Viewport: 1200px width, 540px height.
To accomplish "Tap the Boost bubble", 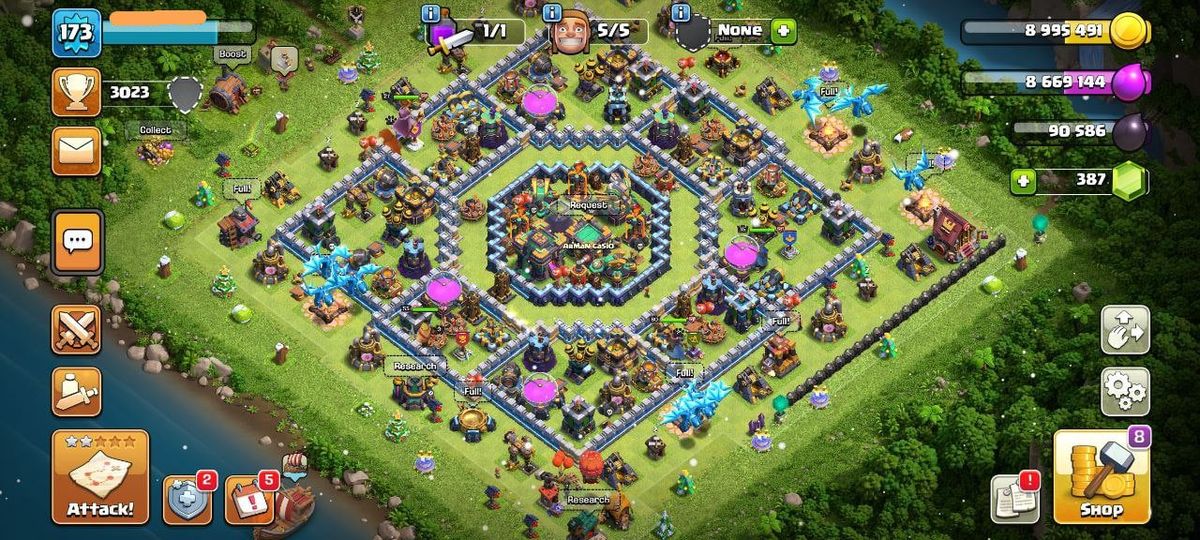I will tap(231, 54).
